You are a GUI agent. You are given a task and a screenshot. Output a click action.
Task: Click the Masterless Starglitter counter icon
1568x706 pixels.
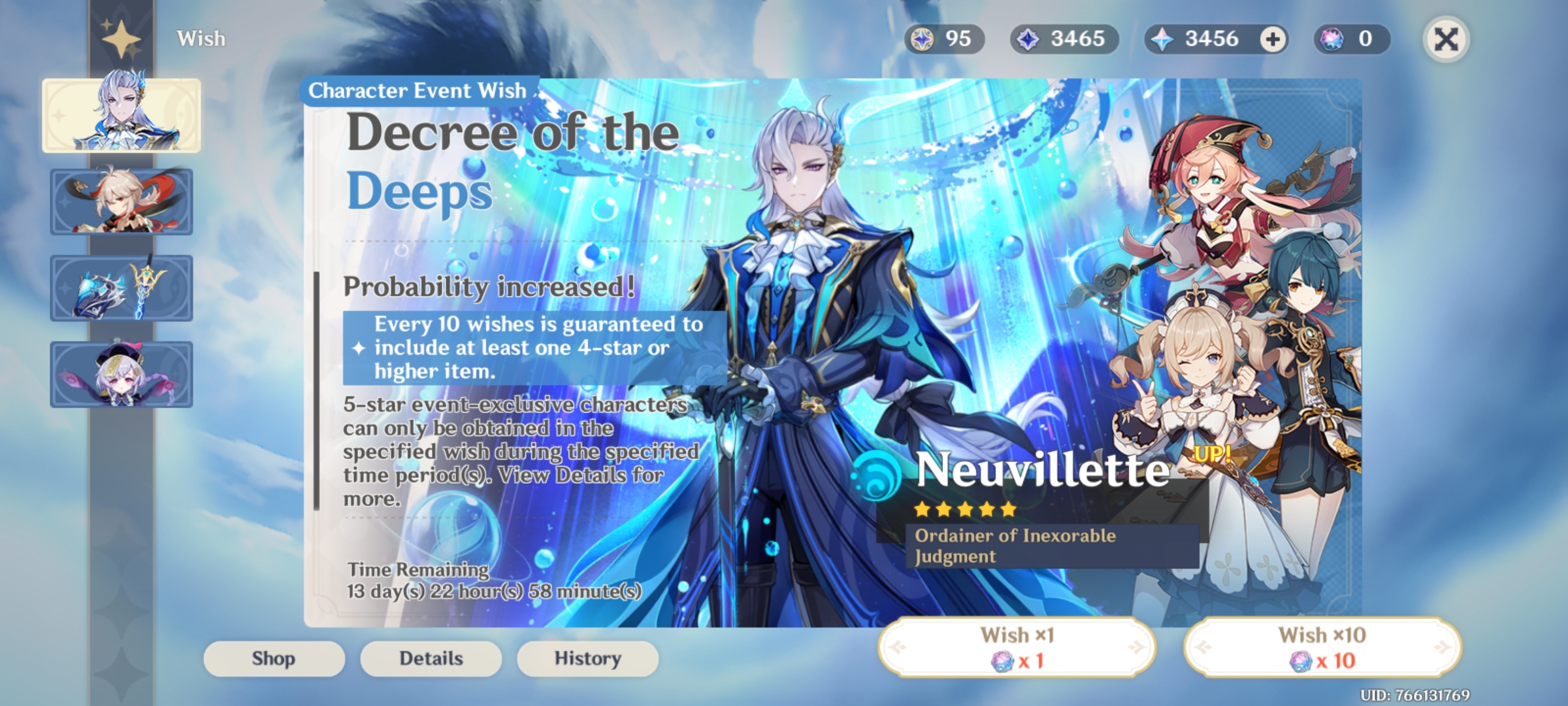(922, 39)
